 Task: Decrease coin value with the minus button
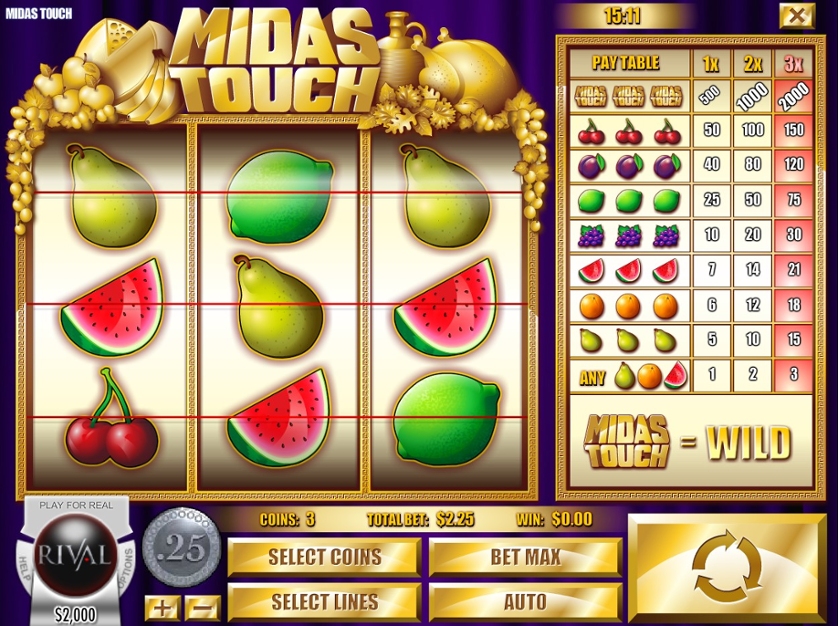[202, 606]
